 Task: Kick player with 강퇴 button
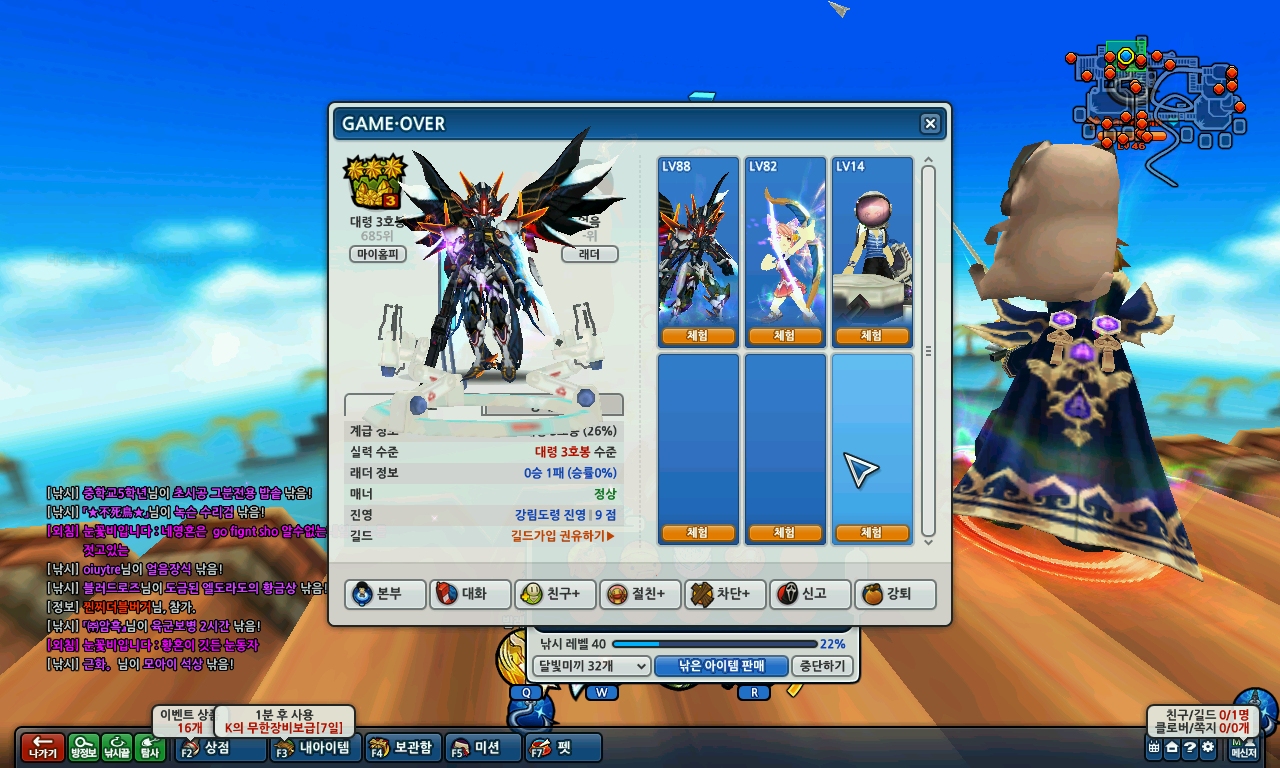click(x=897, y=594)
